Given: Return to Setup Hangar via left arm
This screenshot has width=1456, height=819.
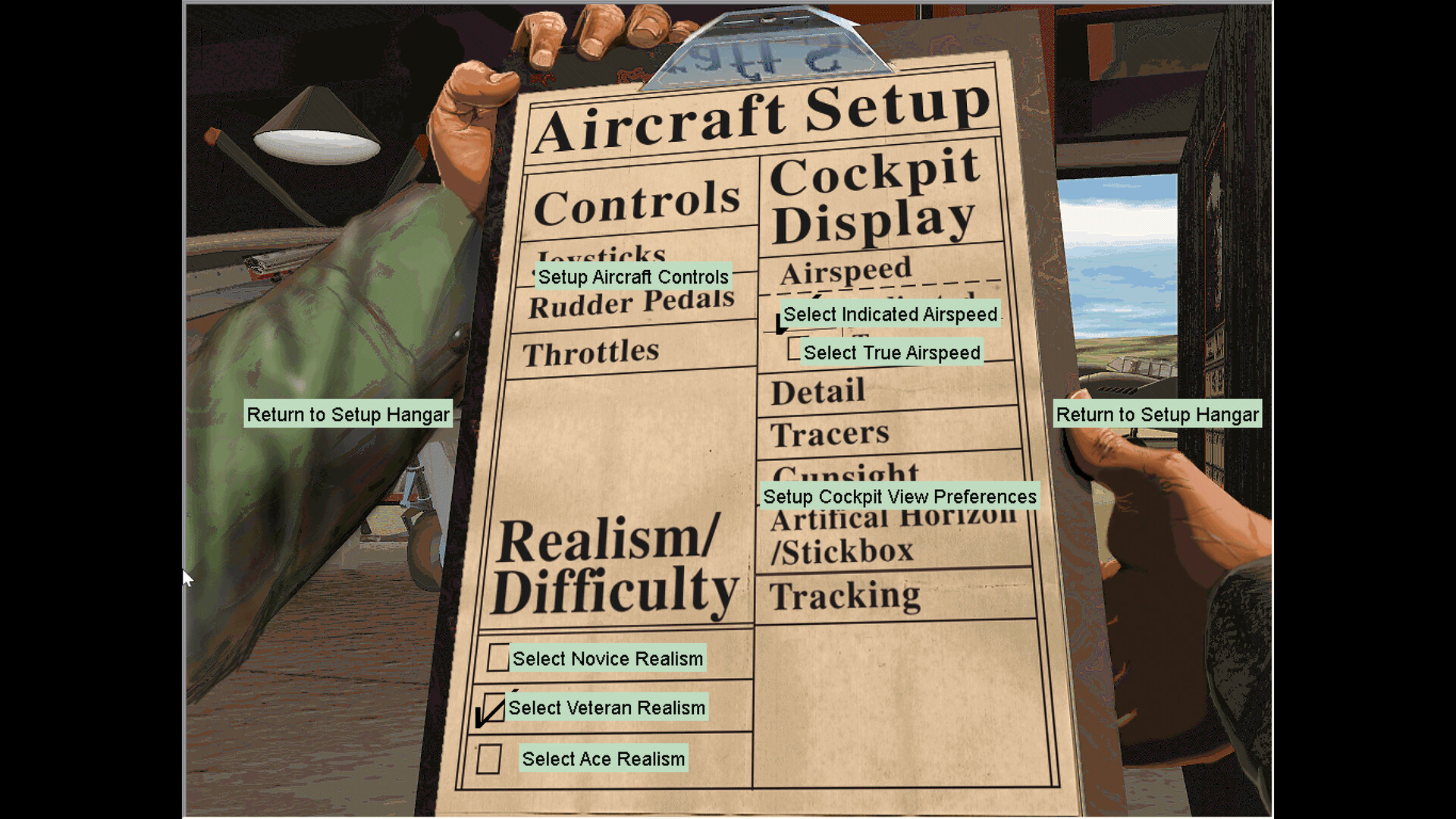Looking at the screenshot, I should click(348, 415).
